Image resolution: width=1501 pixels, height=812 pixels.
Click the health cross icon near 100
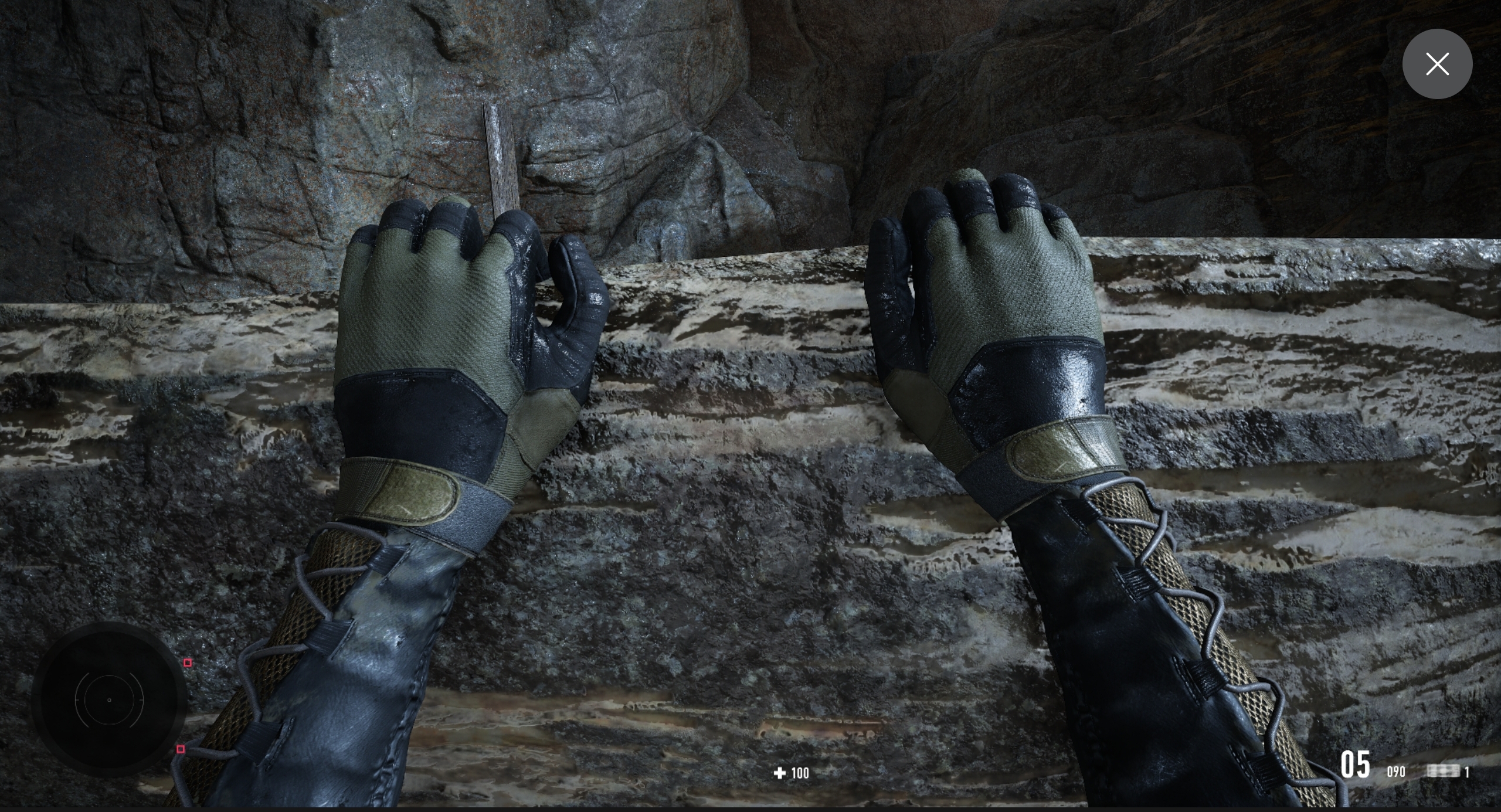coord(779,773)
